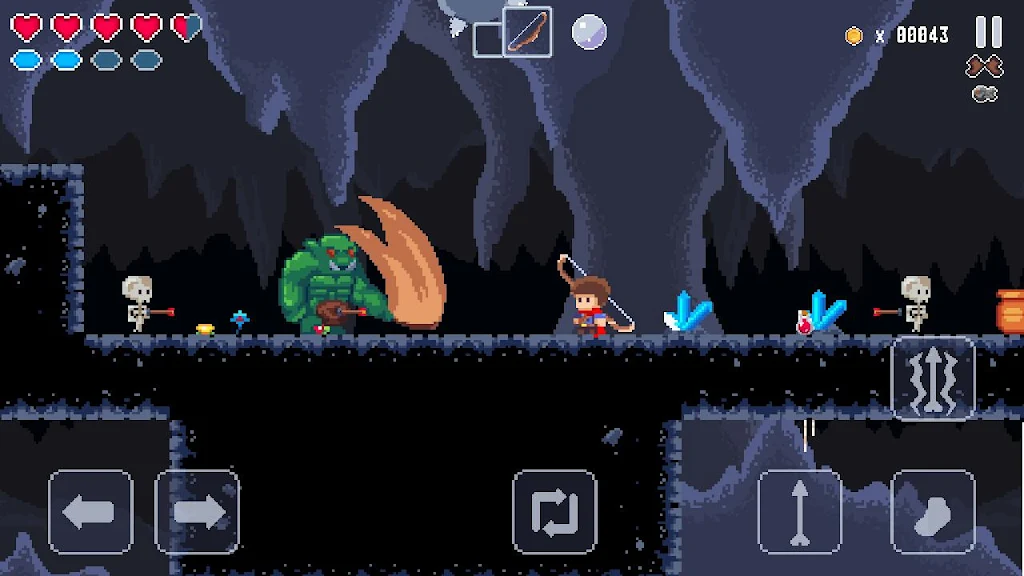Fire the bow with the single-arrow button
This screenshot has width=1024, height=576.
[800, 512]
